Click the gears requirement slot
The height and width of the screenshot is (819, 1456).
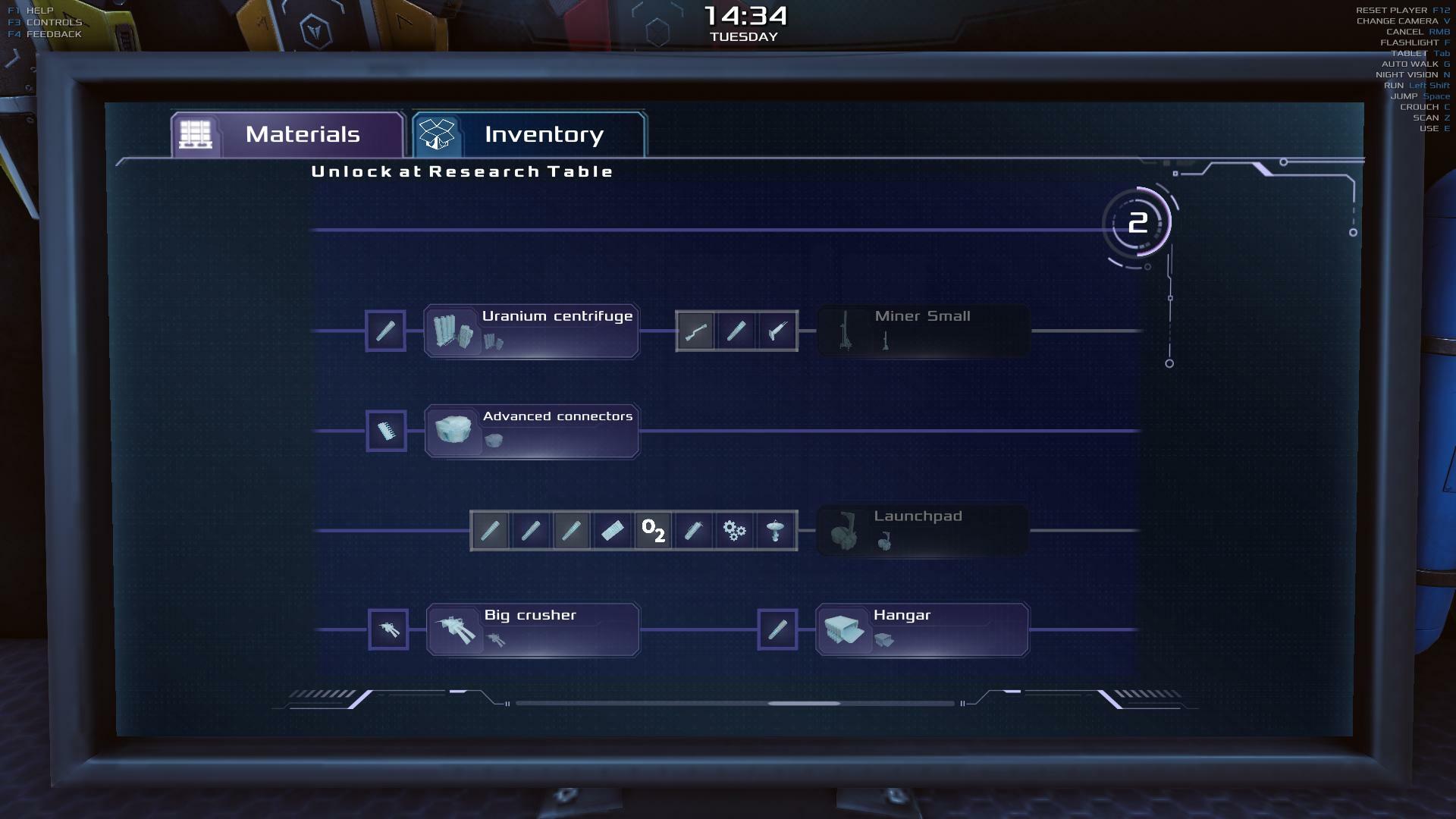(x=734, y=531)
